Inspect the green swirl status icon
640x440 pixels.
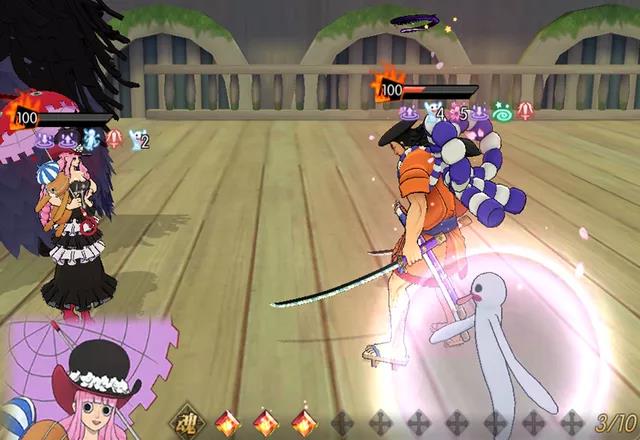pyautogui.click(x=502, y=114)
